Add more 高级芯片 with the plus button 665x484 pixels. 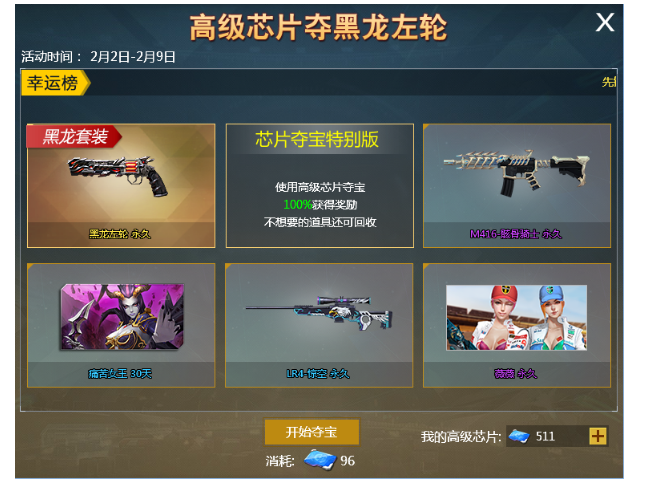[x=598, y=436]
